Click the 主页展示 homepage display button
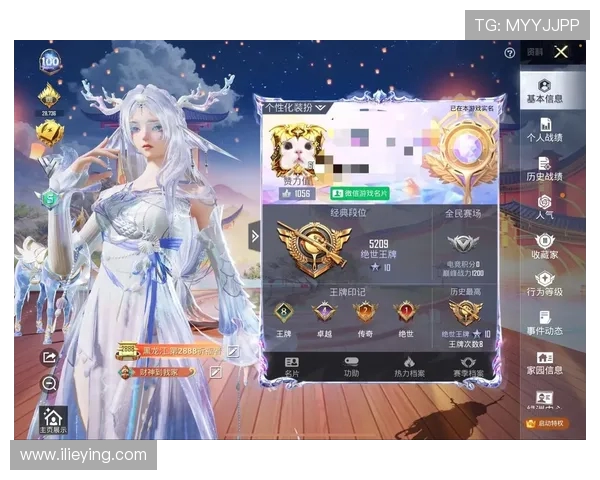The image size is (600, 480). click(x=54, y=422)
